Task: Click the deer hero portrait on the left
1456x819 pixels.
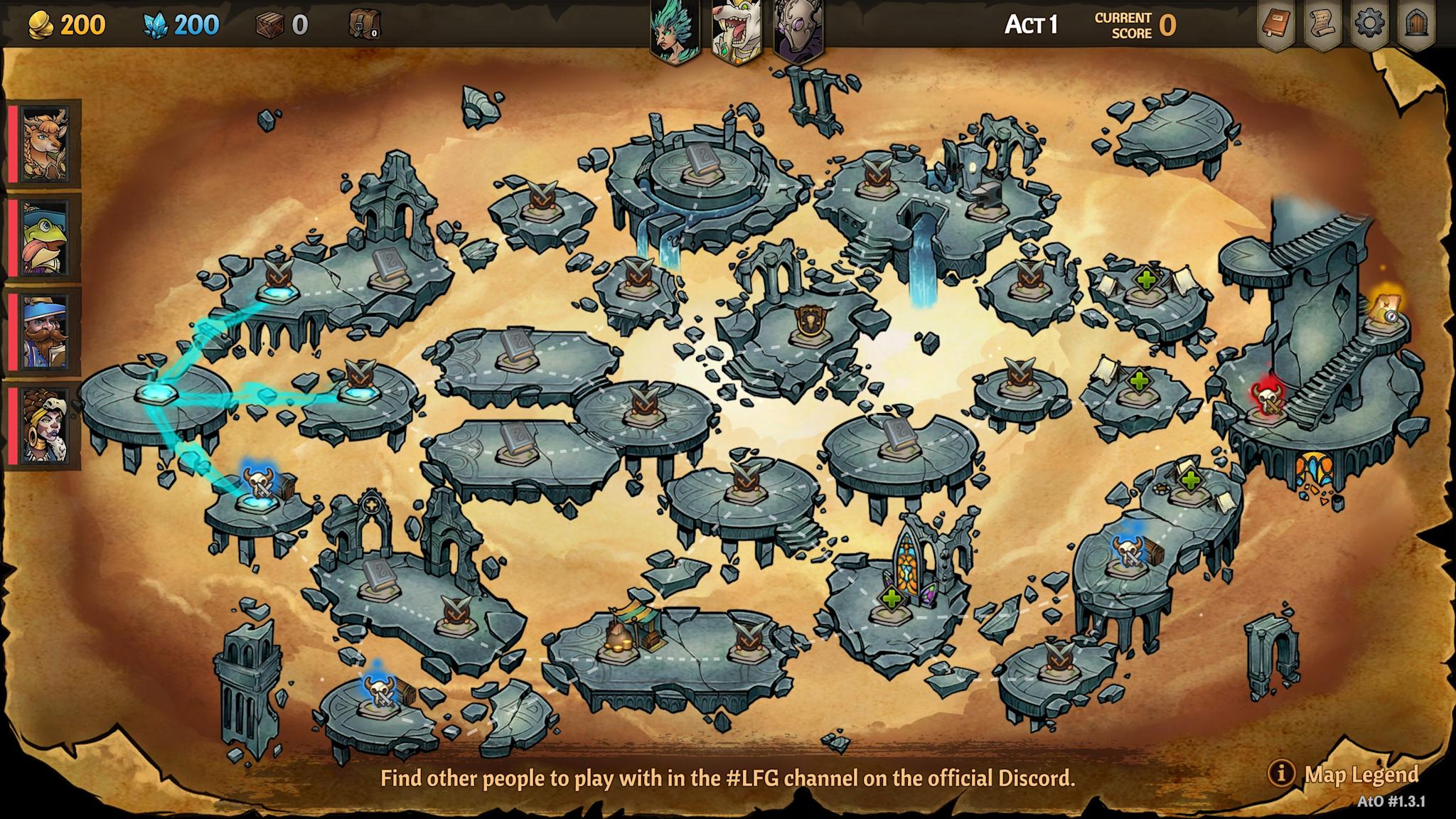Action: [x=45, y=144]
